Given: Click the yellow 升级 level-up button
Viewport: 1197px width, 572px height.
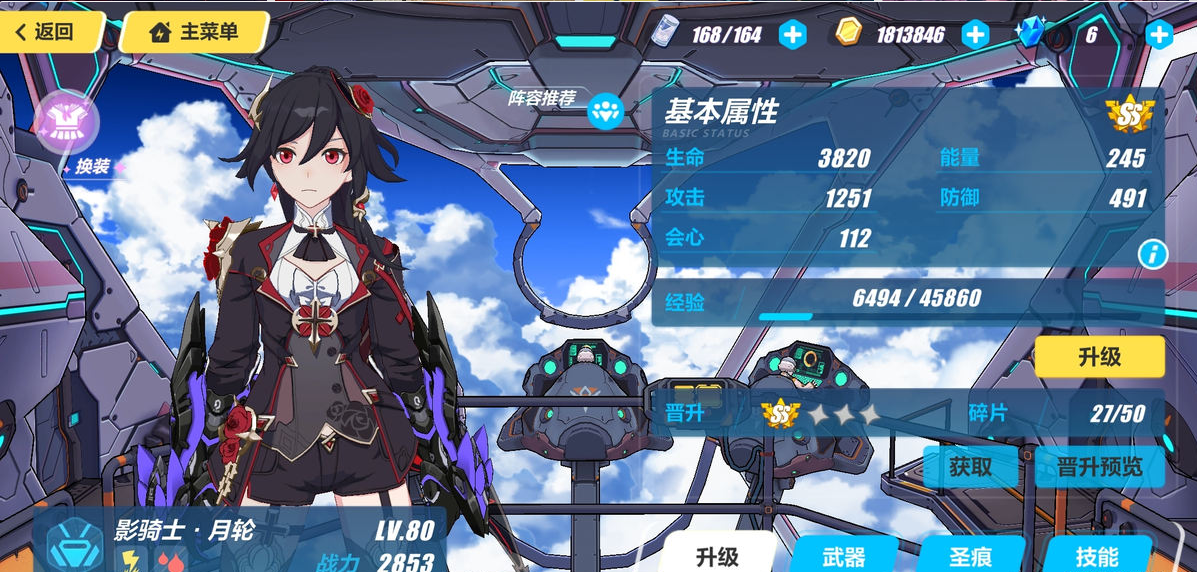Looking at the screenshot, I should (x=1099, y=357).
